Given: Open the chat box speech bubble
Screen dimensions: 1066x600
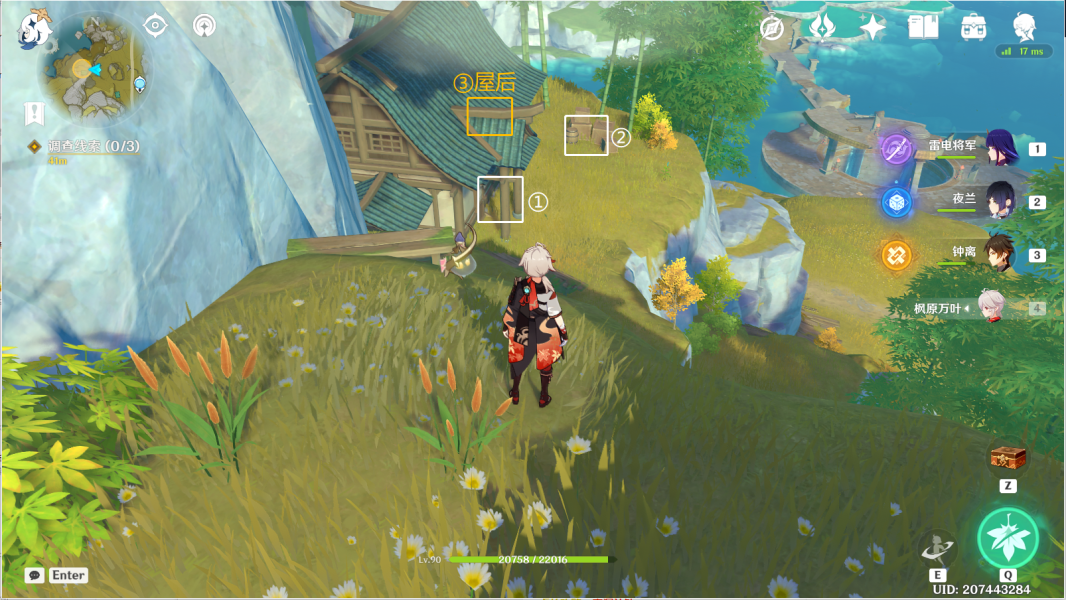Looking at the screenshot, I should pyautogui.click(x=35, y=575).
